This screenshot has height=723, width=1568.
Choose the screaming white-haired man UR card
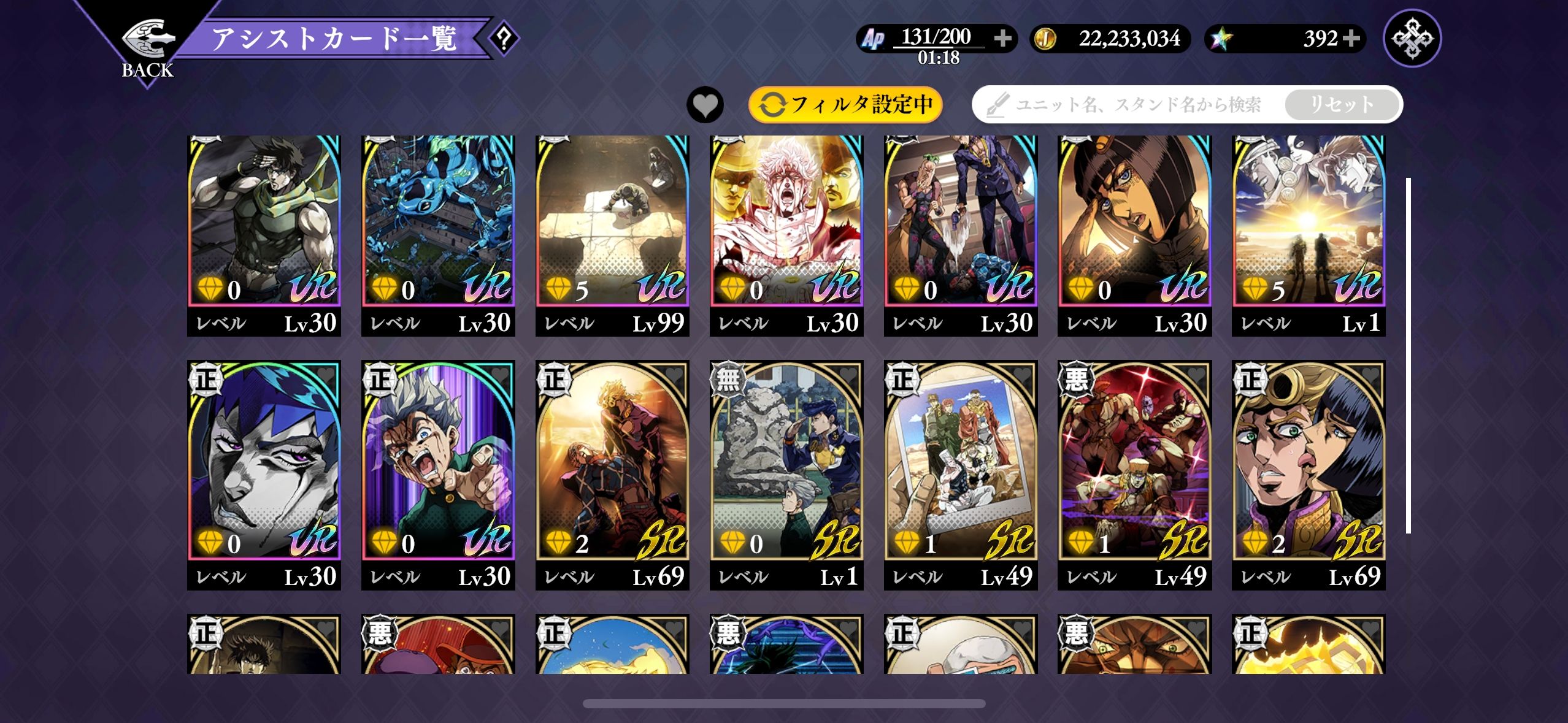click(x=786, y=233)
